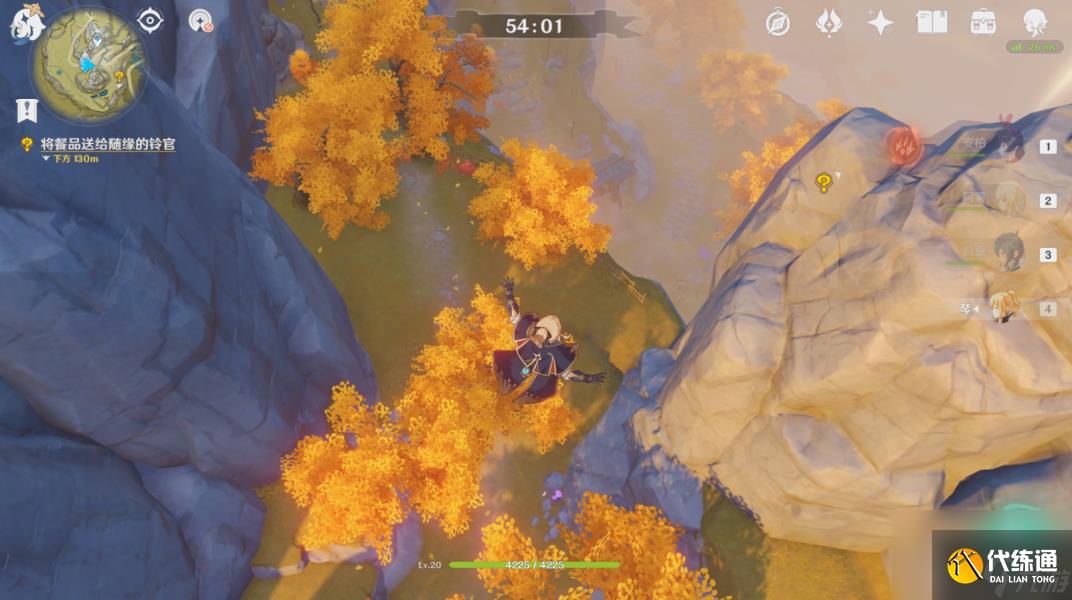Open the backpack inventory
This screenshot has width=1072, height=600.
click(983, 22)
